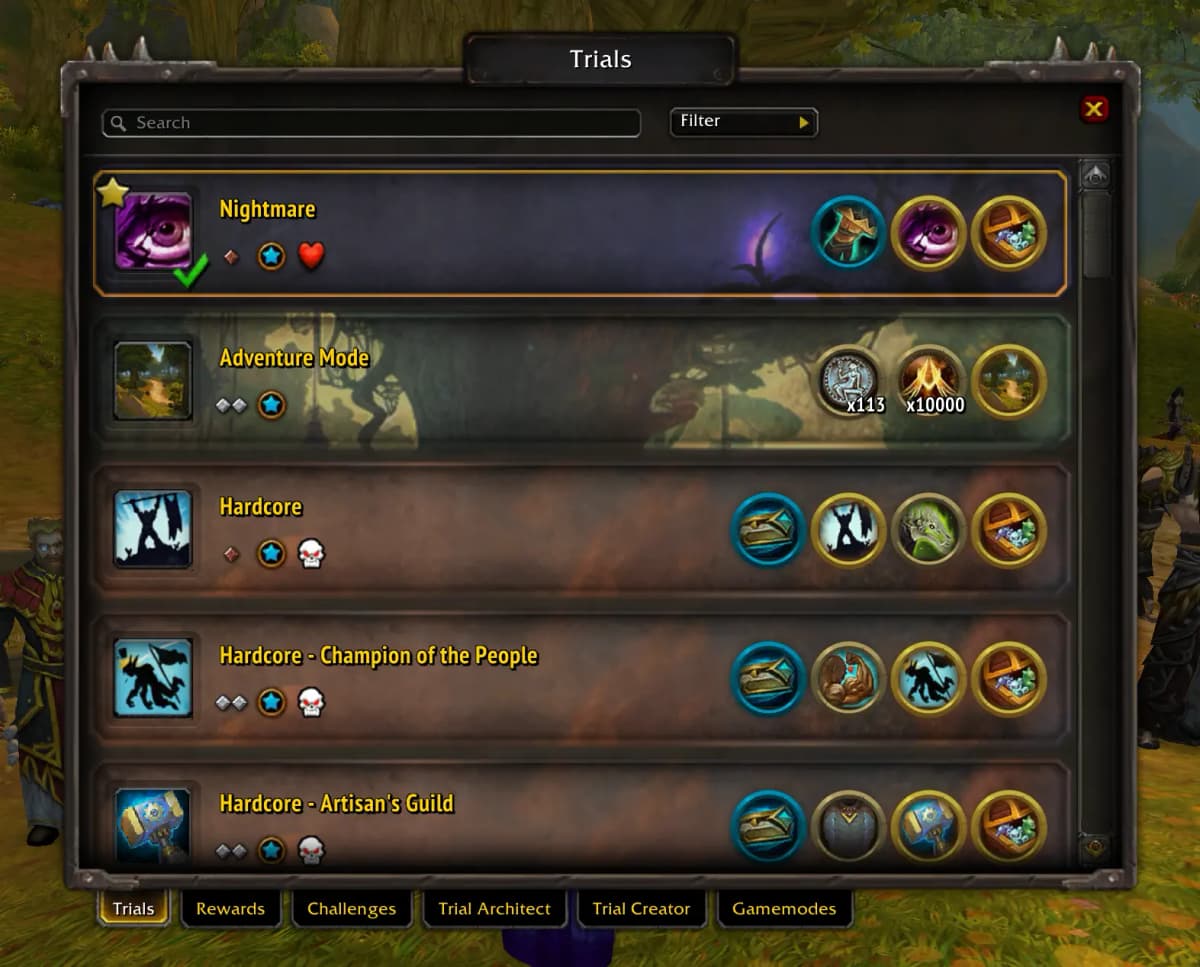This screenshot has width=1200, height=967.
Task: Go to the Trial Architect tab
Action: [494, 908]
